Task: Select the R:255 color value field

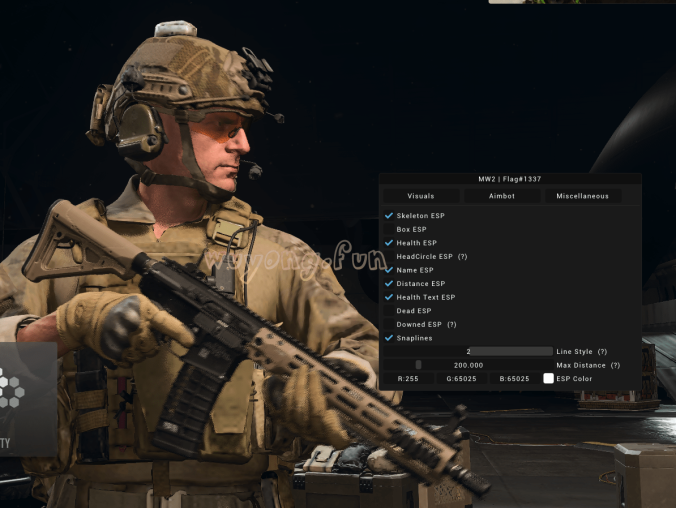Action: pos(408,379)
